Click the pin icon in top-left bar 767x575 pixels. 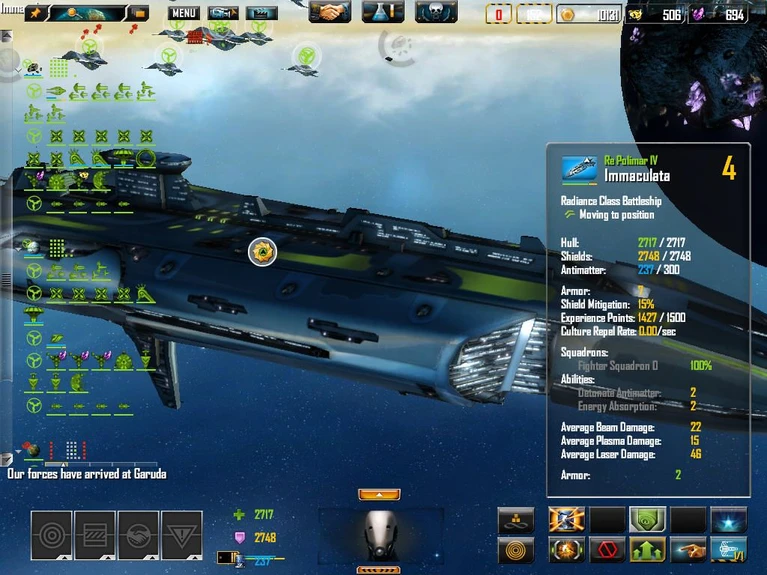pyautogui.click(x=34, y=14)
